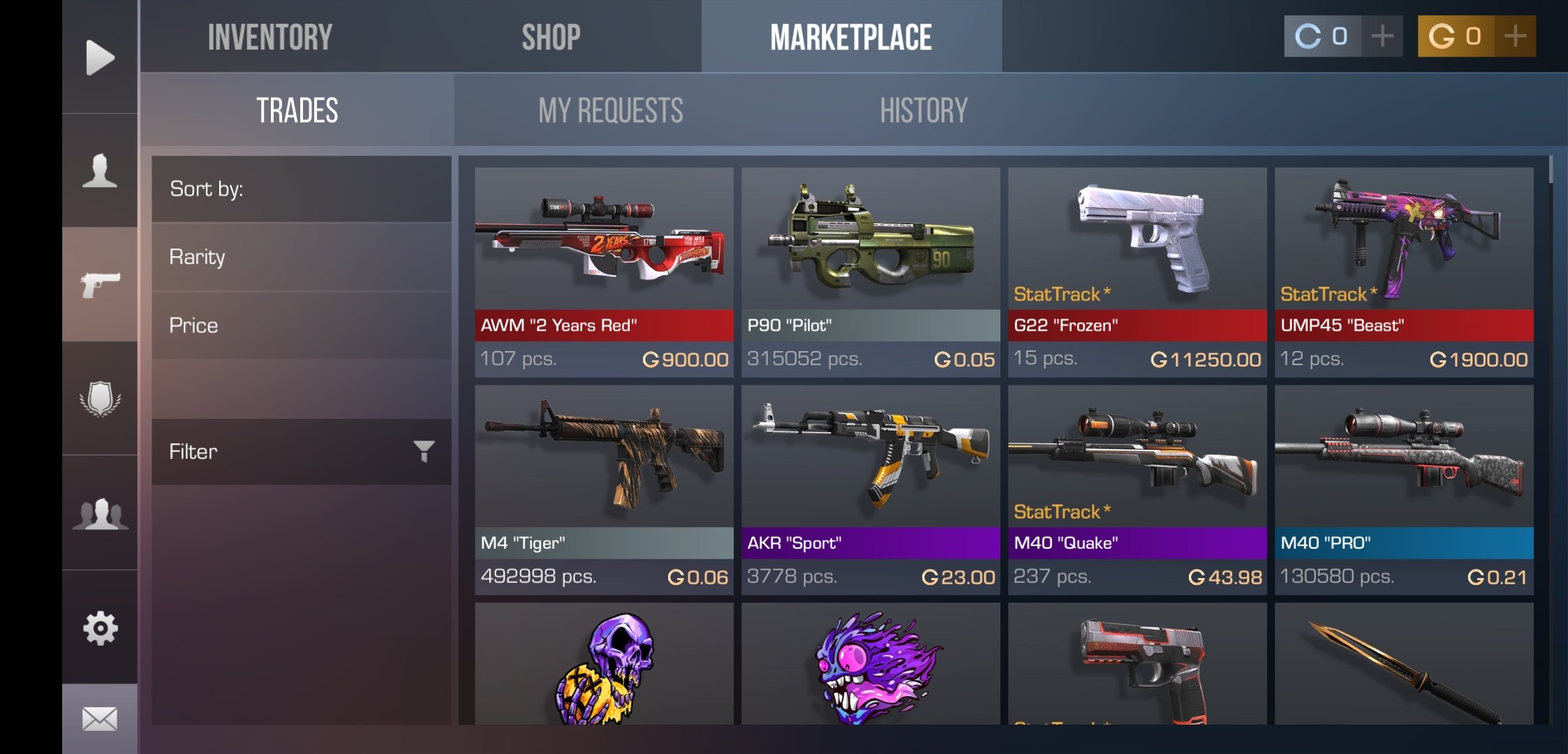Select the AWM "2 Years Red" listing
Image resolution: width=1568 pixels, height=754 pixels.
[604, 272]
